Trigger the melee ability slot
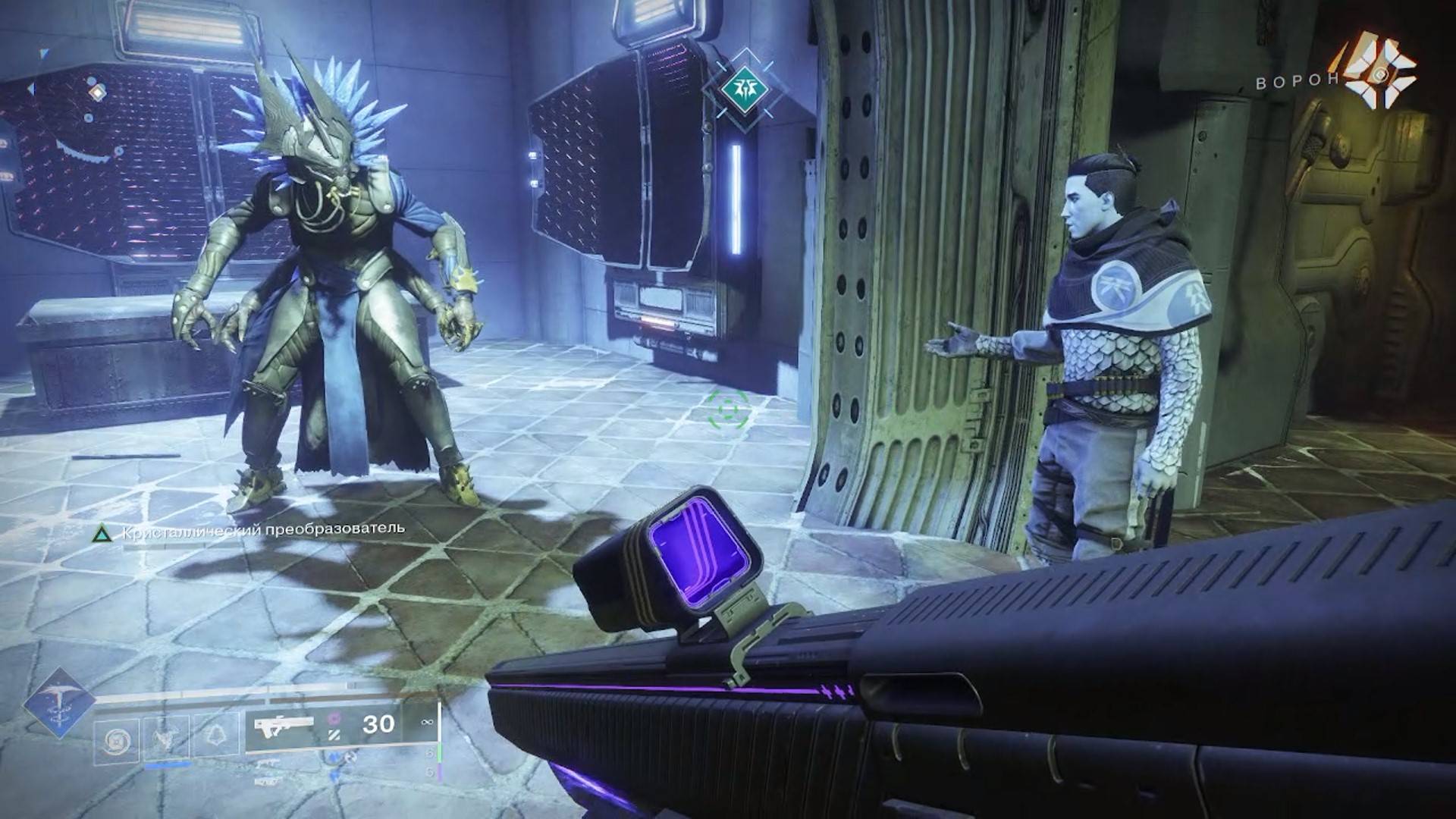The width and height of the screenshot is (1456, 819). point(167,737)
